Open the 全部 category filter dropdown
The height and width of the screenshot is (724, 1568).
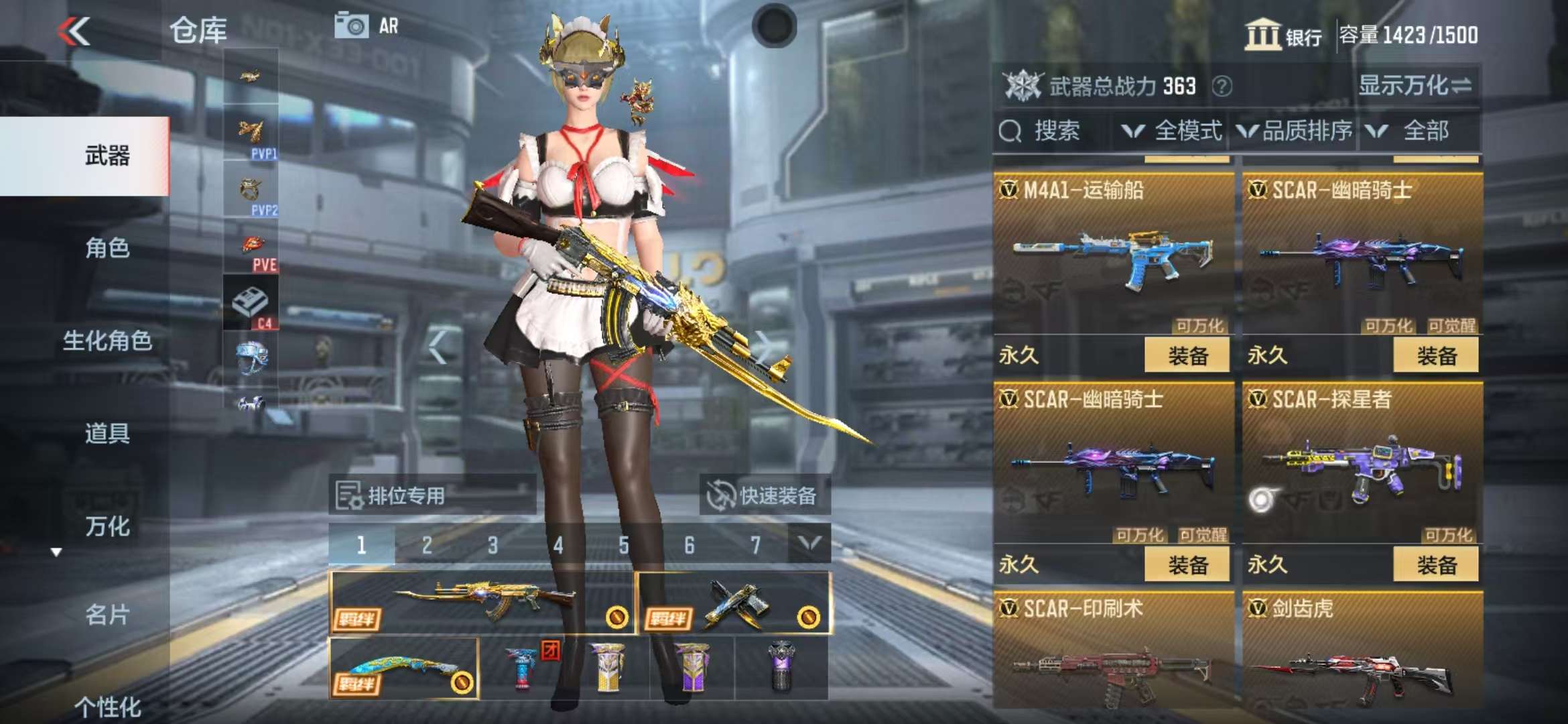pyautogui.click(x=1414, y=131)
